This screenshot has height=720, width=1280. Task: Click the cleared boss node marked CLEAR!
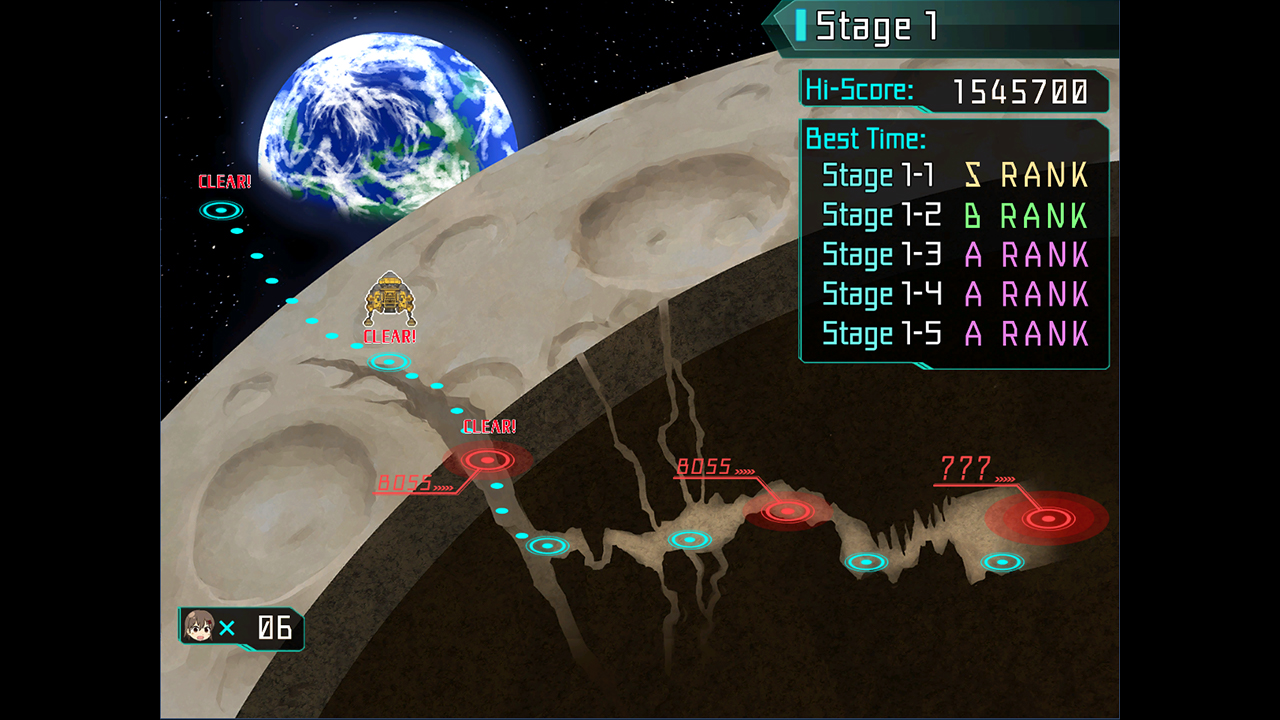pyautogui.click(x=488, y=459)
